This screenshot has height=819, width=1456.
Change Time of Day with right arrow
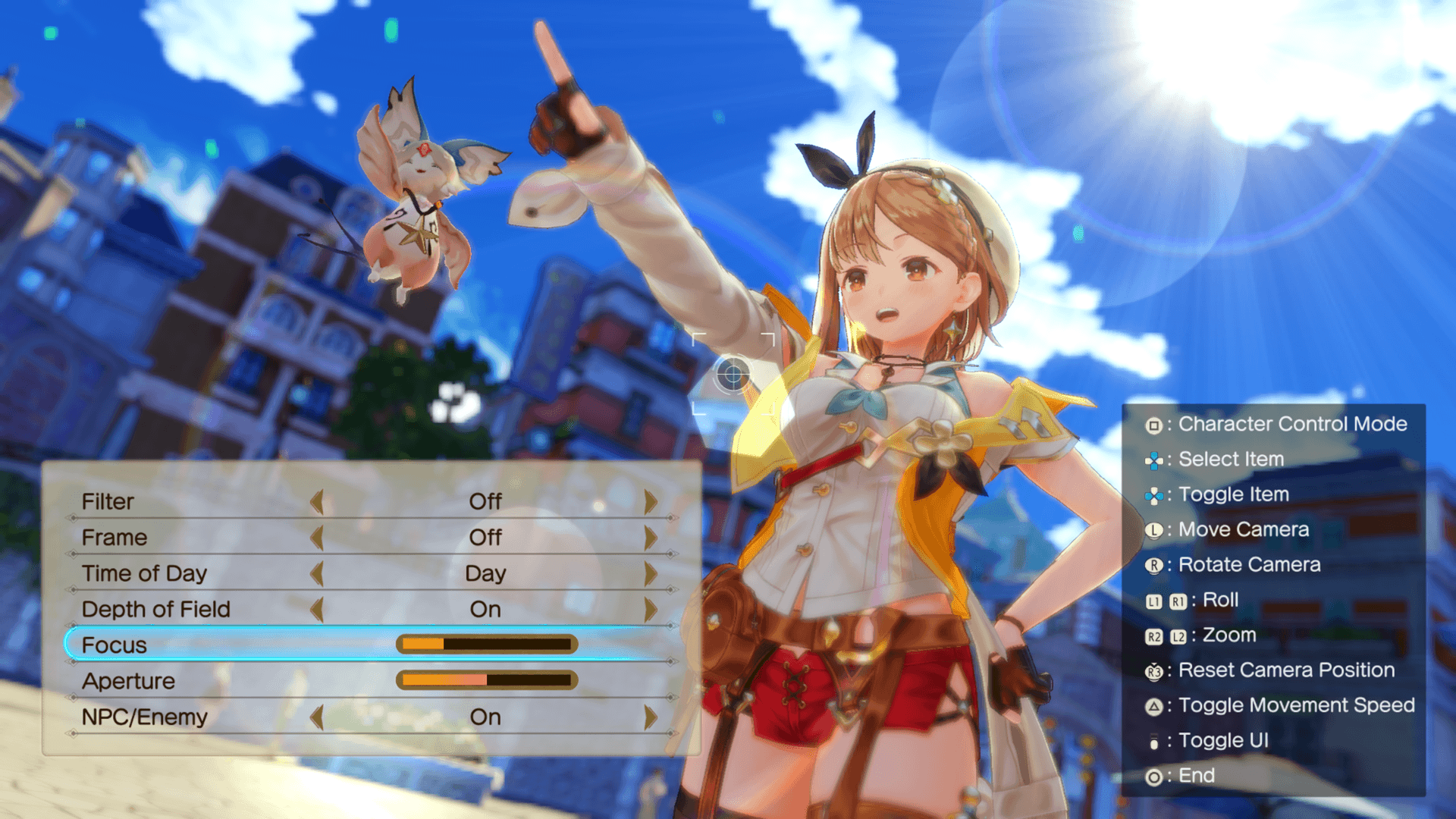point(650,573)
